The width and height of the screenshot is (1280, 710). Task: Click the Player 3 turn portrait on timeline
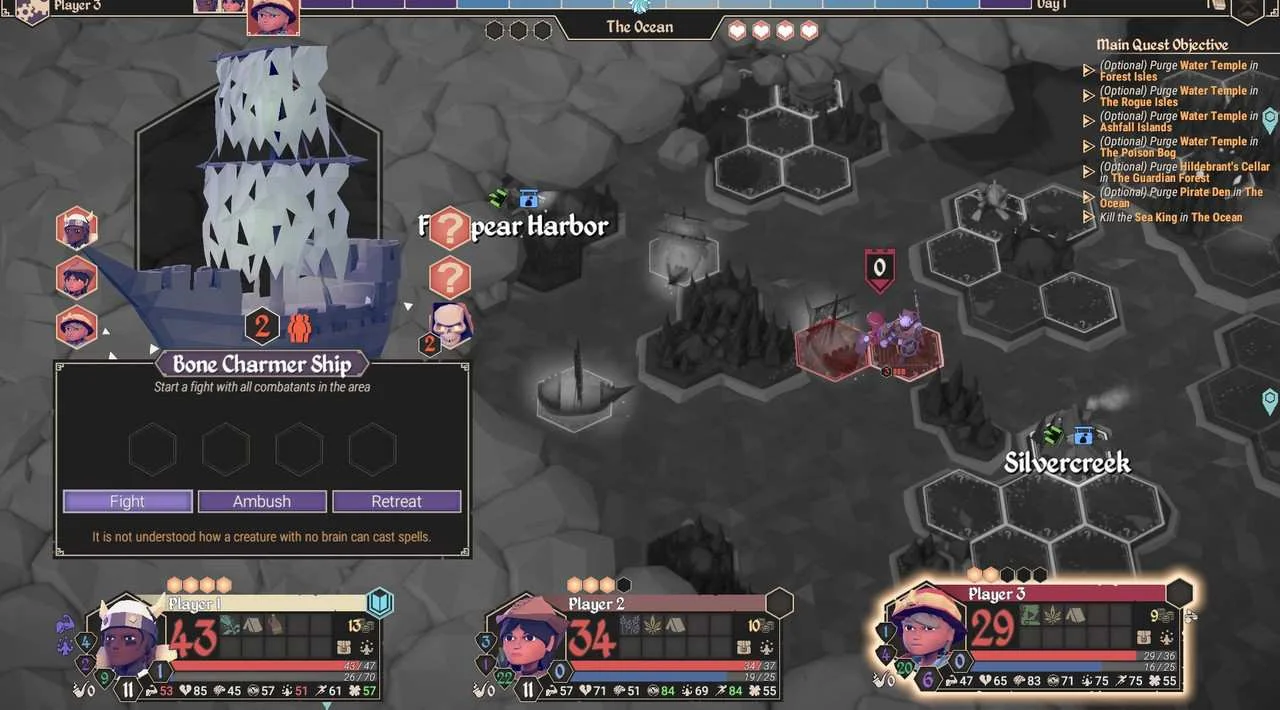click(273, 17)
